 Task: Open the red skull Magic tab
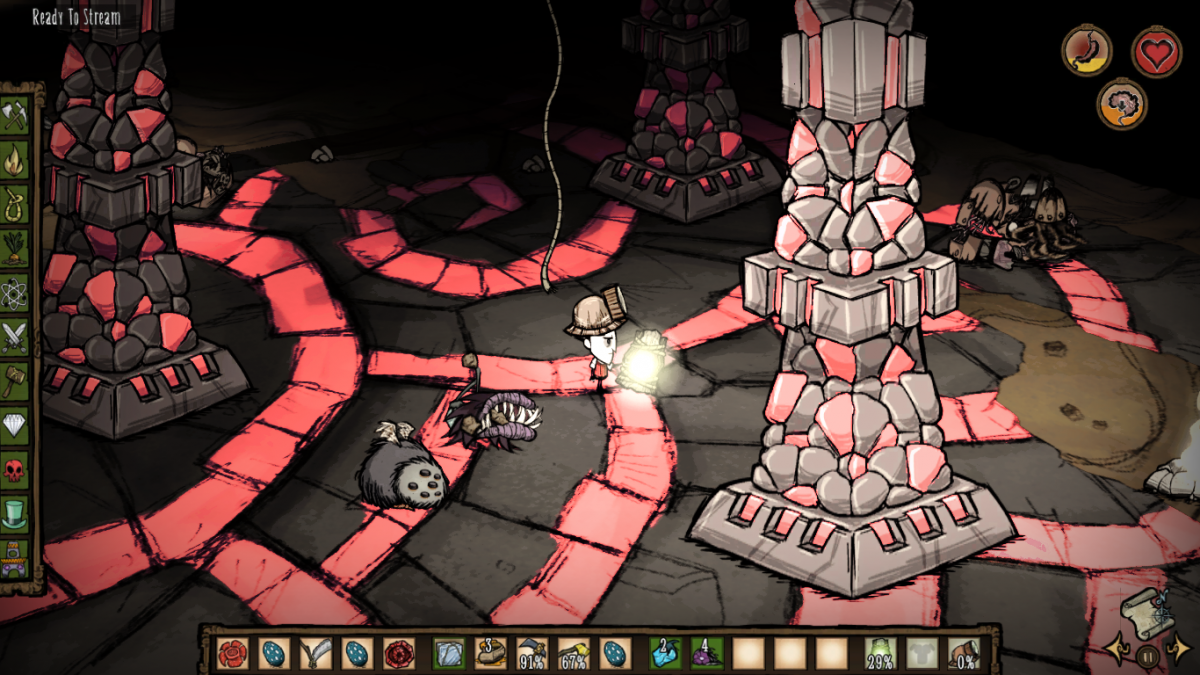tap(15, 471)
